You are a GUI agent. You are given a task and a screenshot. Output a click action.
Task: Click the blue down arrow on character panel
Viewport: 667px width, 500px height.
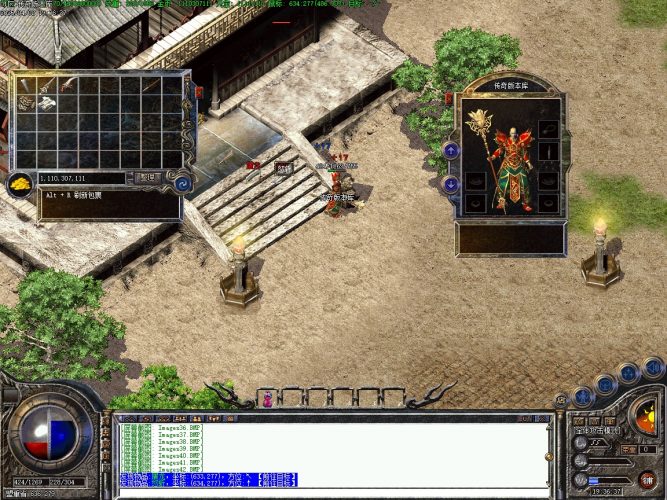[451, 184]
